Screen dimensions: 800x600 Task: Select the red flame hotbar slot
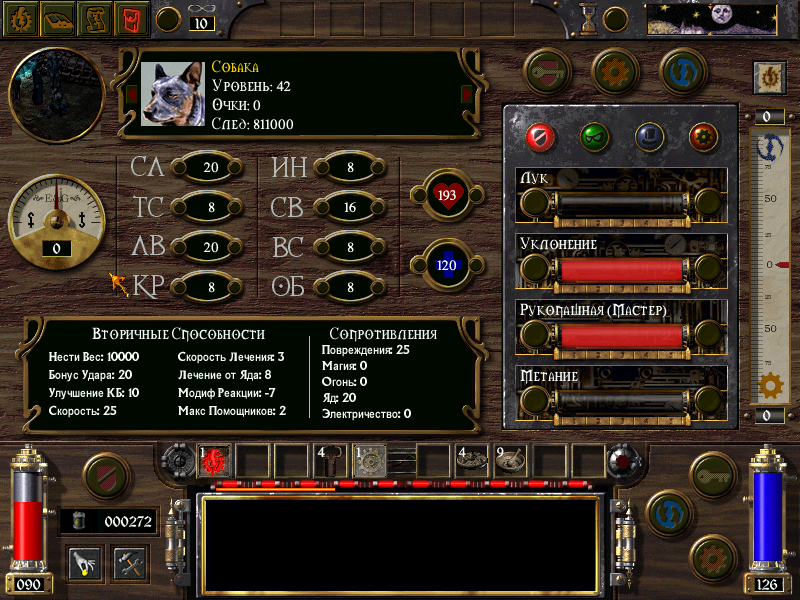[x=215, y=460]
